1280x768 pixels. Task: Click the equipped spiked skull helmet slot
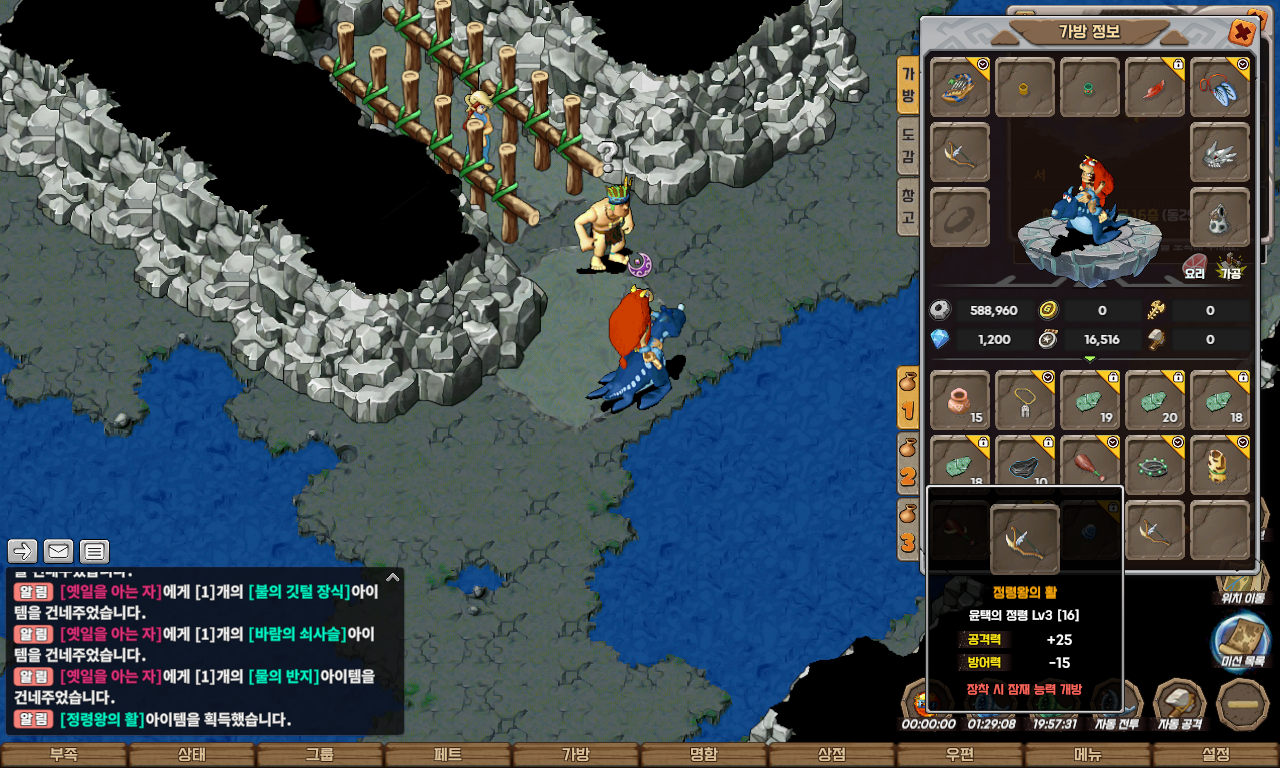point(1220,152)
